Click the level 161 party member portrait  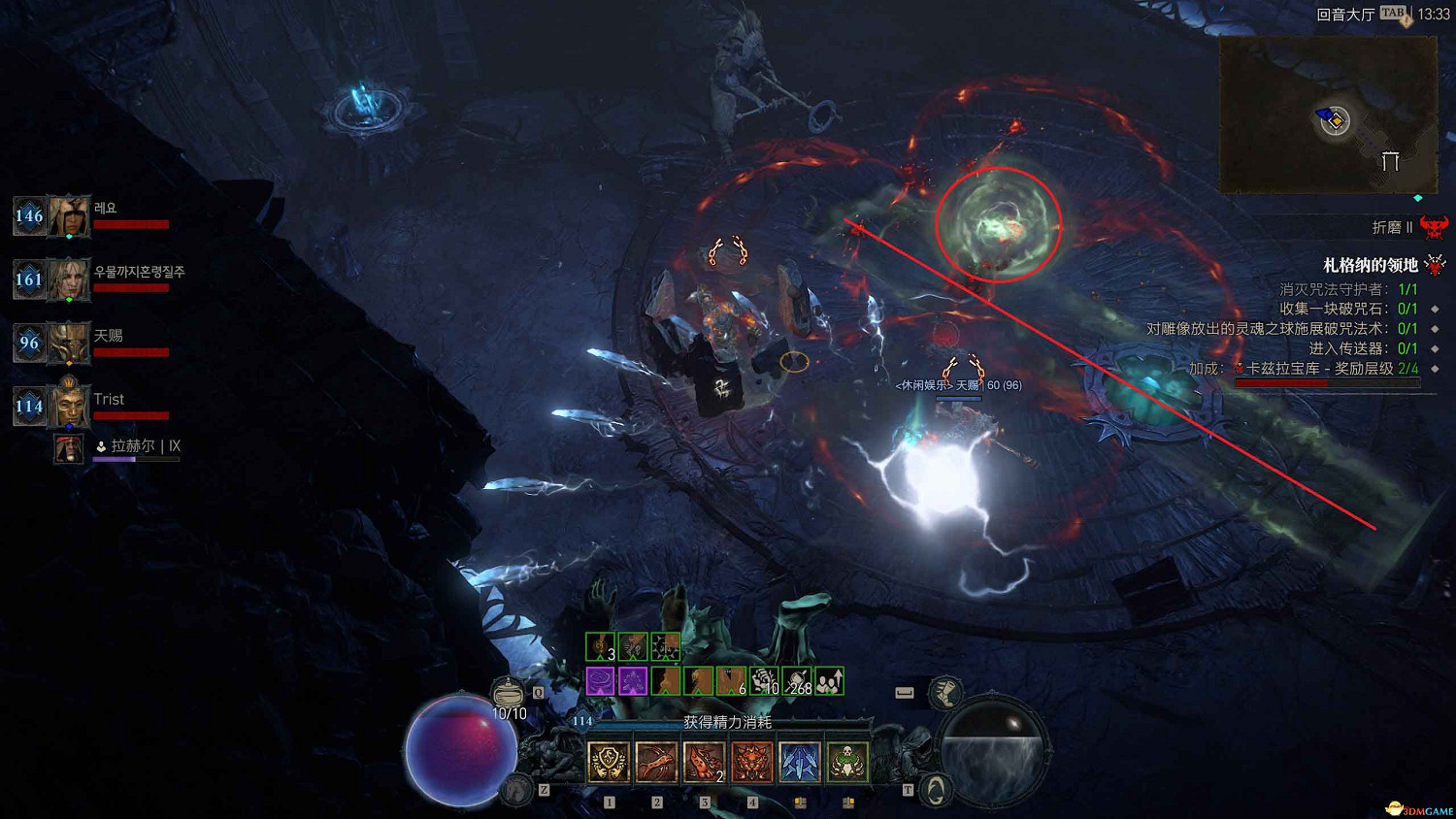coord(70,280)
